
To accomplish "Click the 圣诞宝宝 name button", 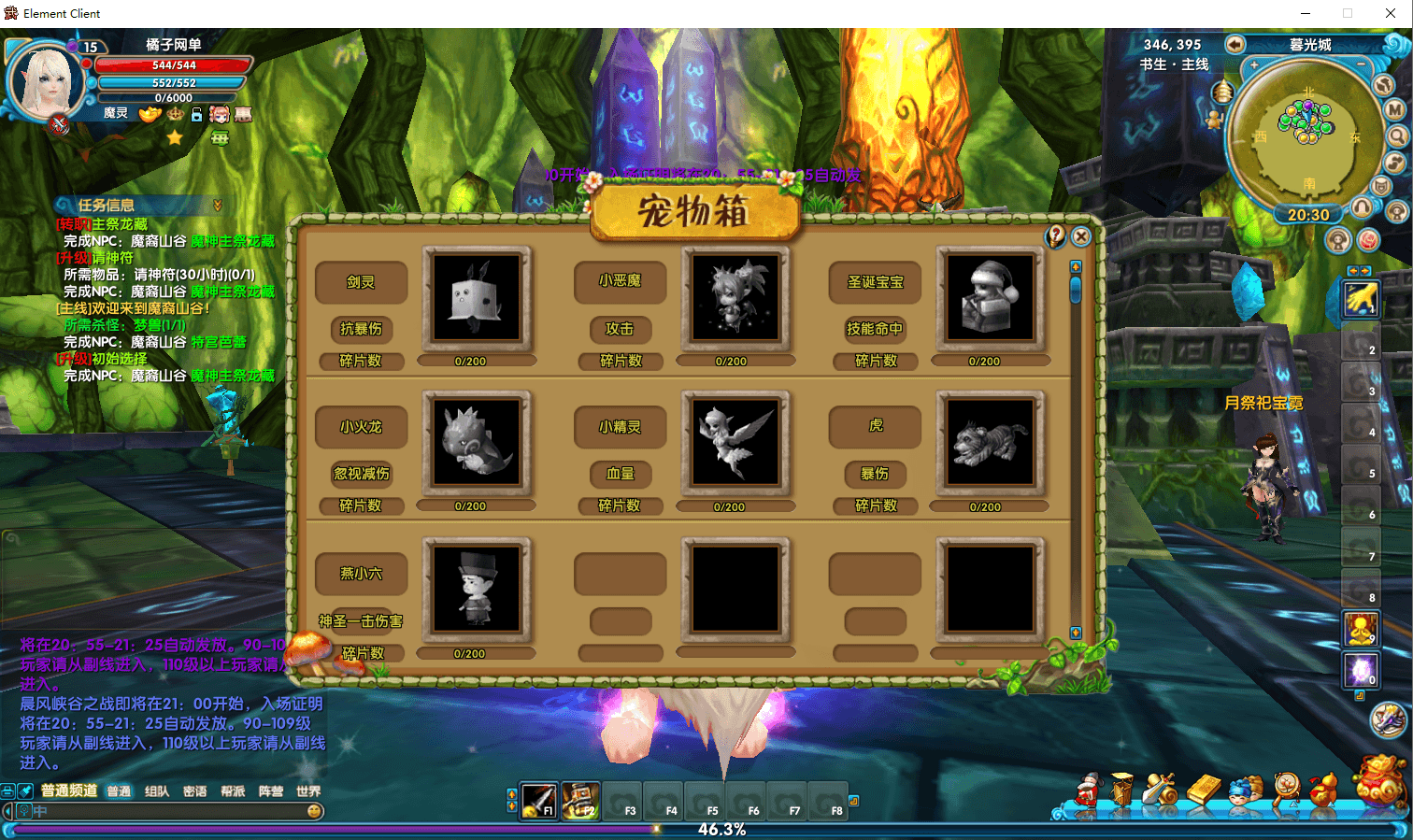I will click(875, 282).
